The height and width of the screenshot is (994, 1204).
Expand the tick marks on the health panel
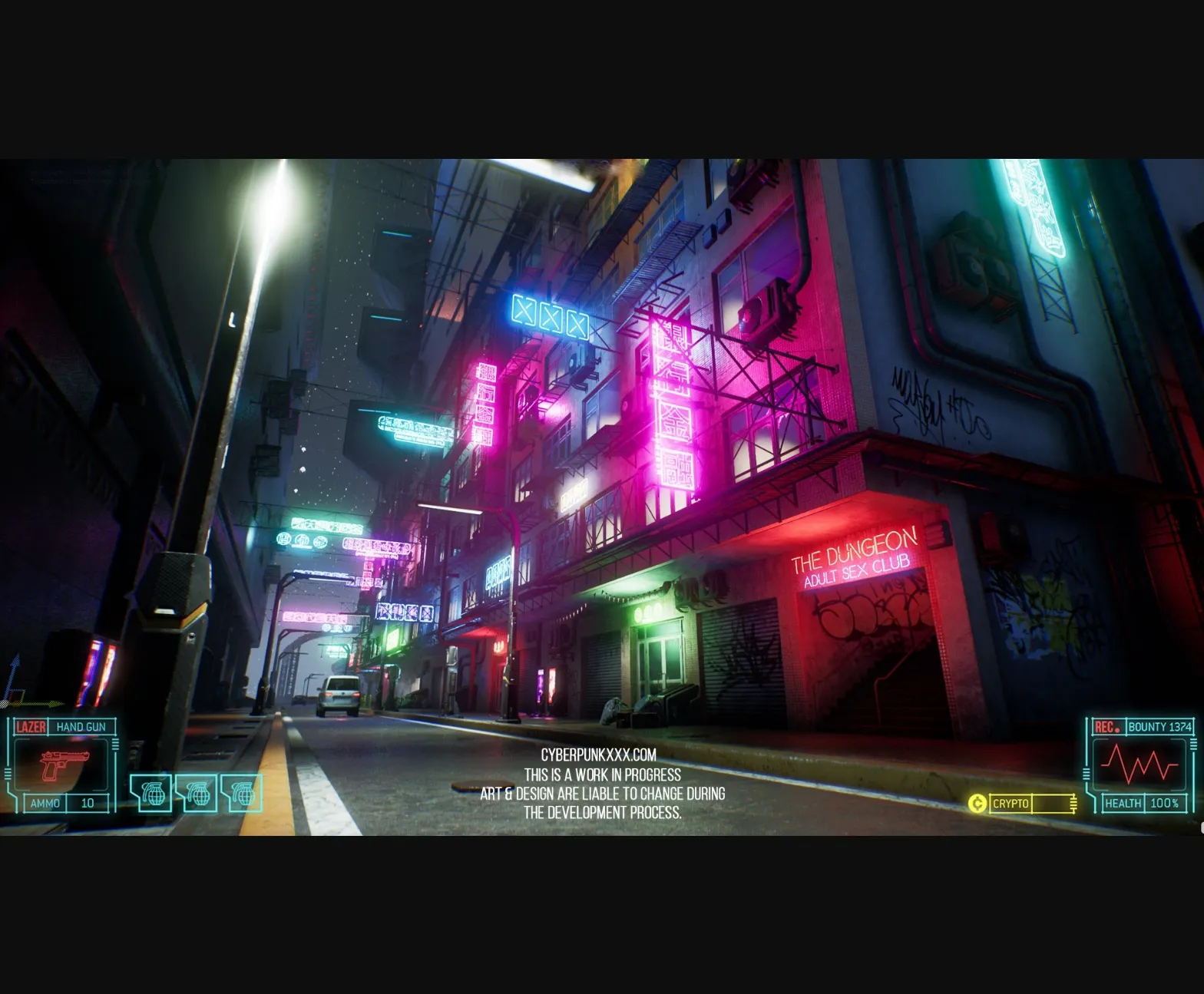click(x=1192, y=745)
